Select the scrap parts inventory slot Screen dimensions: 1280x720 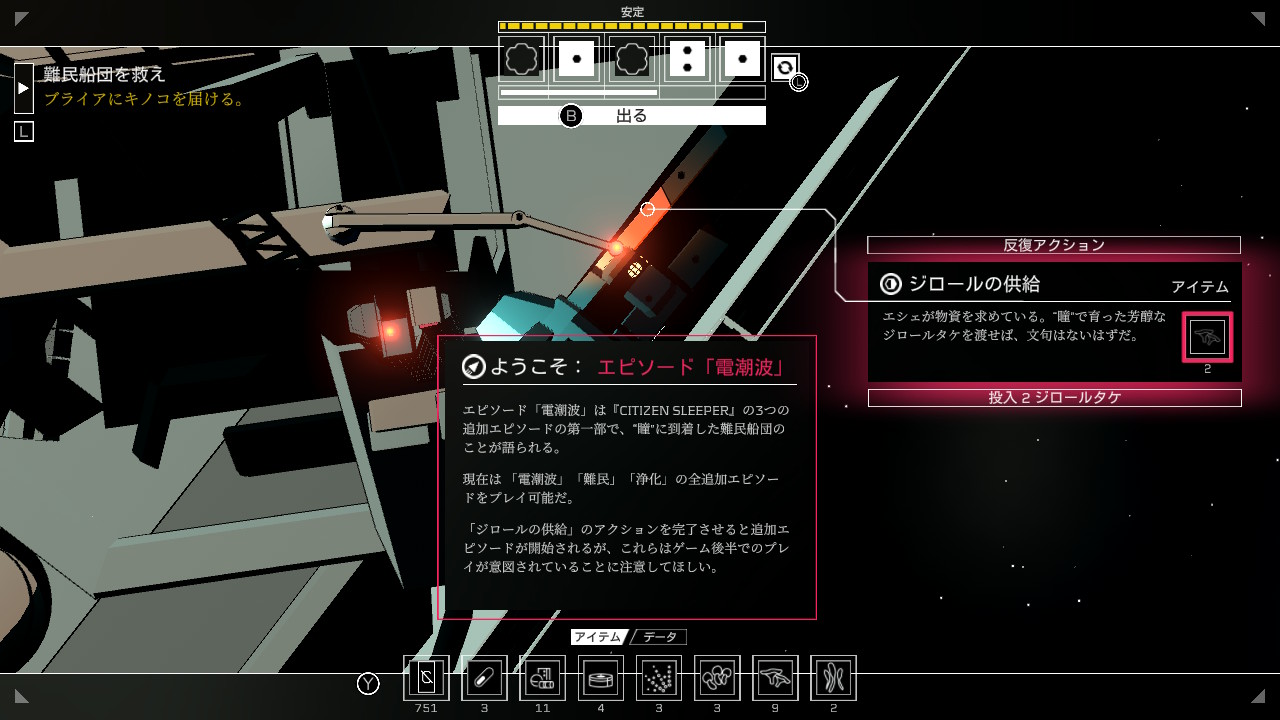click(x=542, y=679)
